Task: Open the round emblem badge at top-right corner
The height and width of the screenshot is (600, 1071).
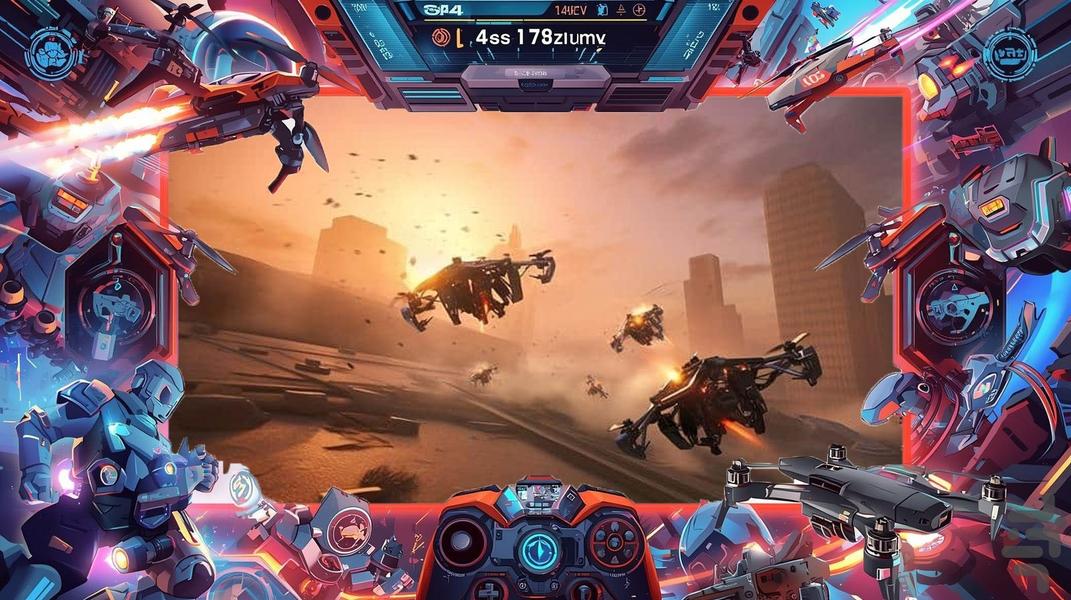Action: tap(1008, 52)
